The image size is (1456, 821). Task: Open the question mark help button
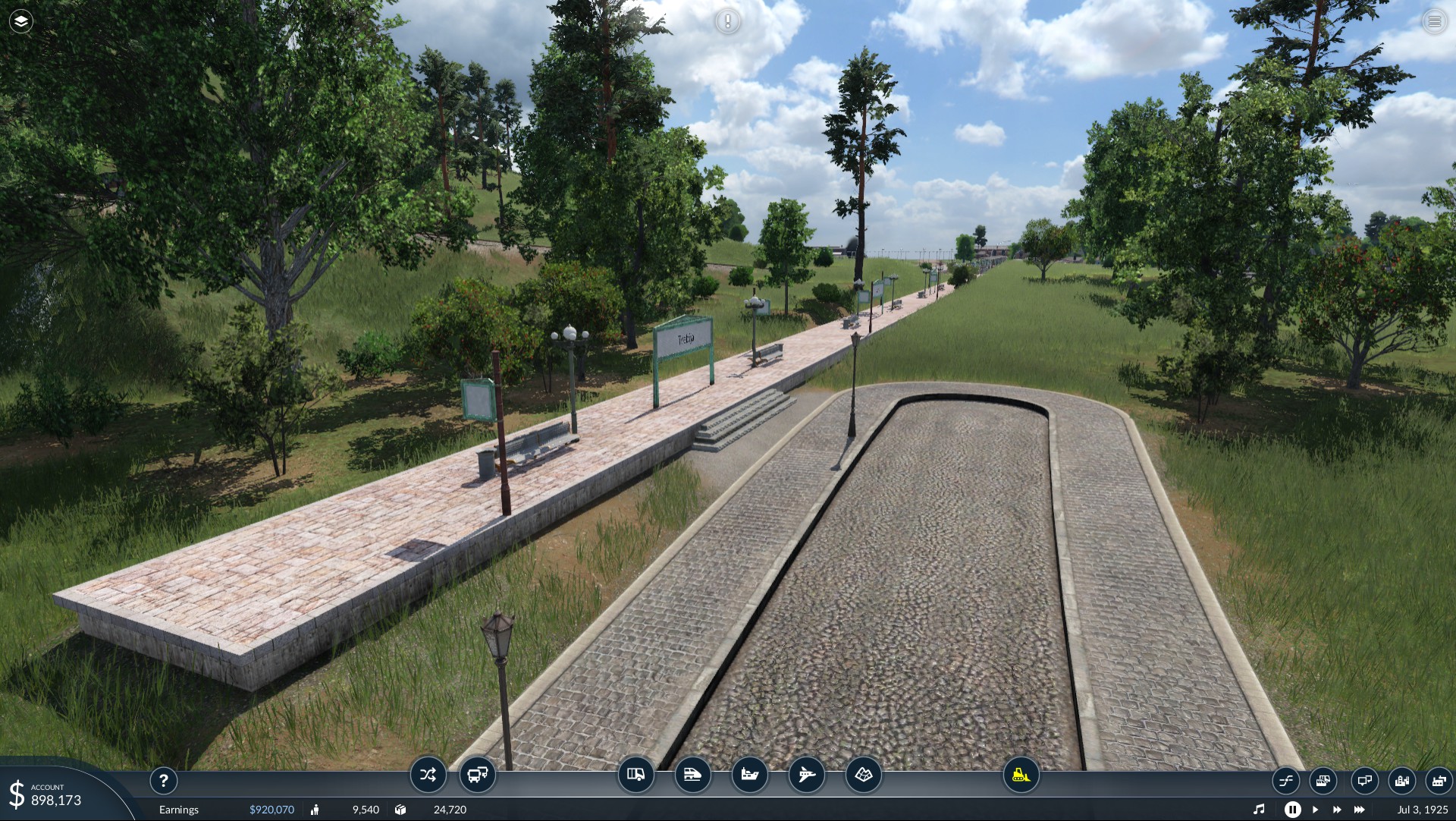tap(163, 780)
